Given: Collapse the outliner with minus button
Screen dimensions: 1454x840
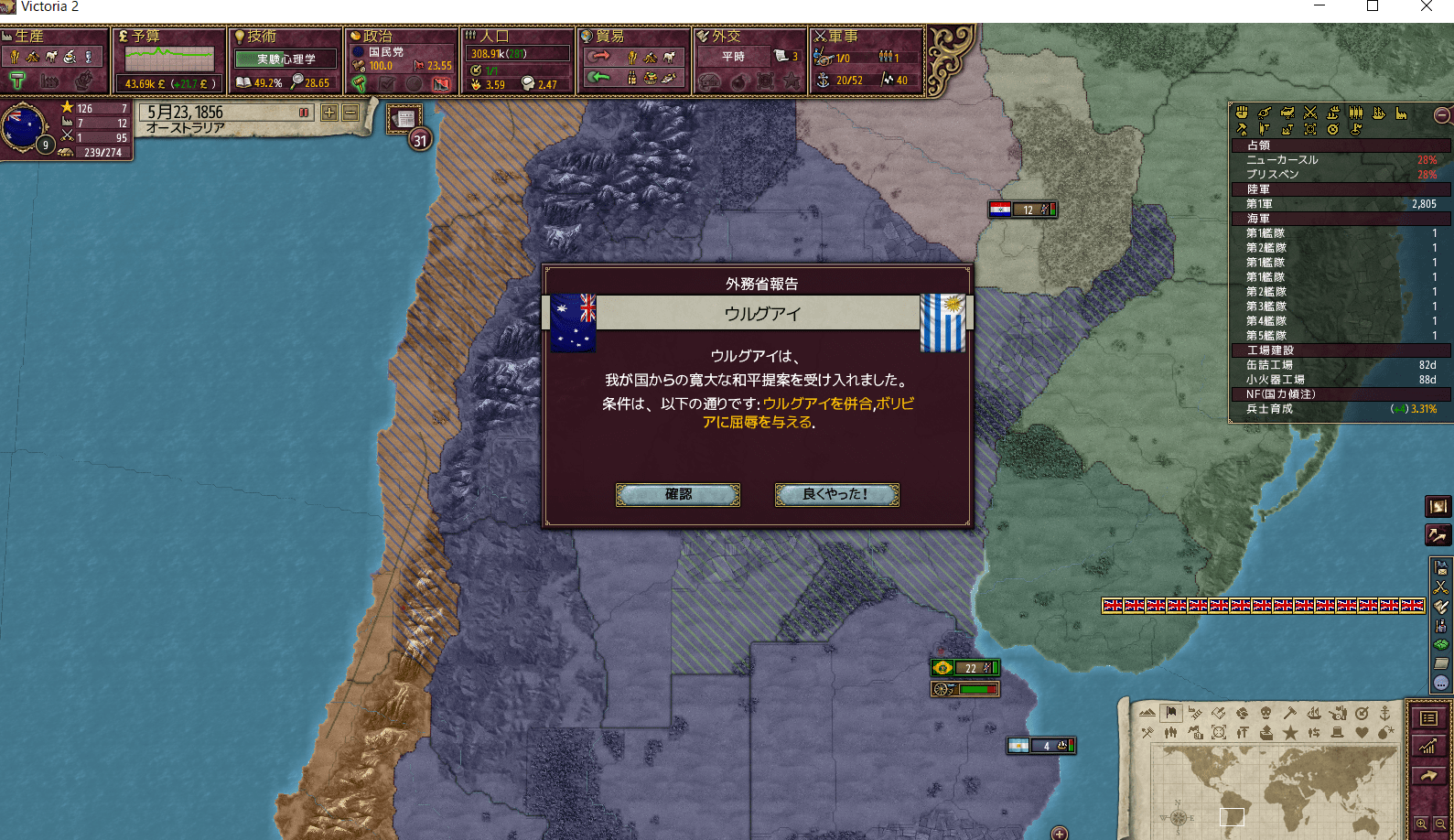Looking at the screenshot, I should (x=1441, y=115).
